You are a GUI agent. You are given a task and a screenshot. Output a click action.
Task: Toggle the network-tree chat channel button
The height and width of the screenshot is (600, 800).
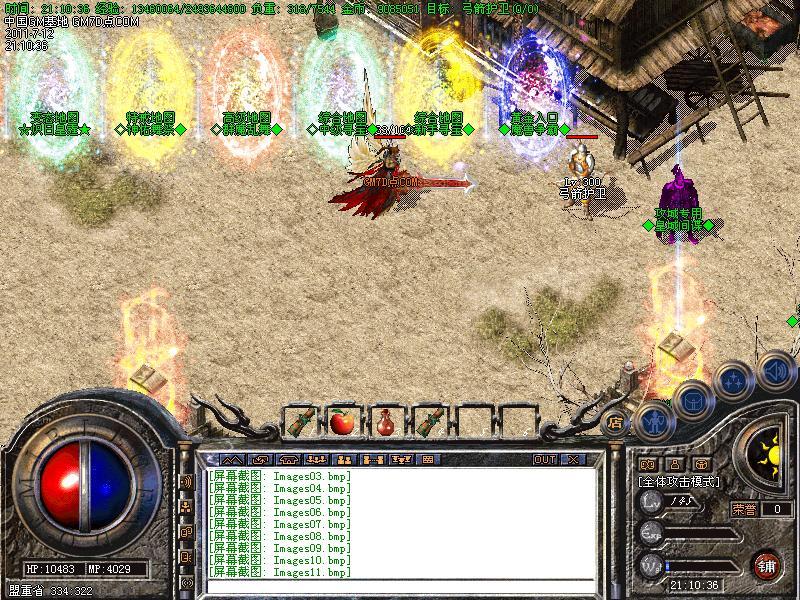point(187,506)
